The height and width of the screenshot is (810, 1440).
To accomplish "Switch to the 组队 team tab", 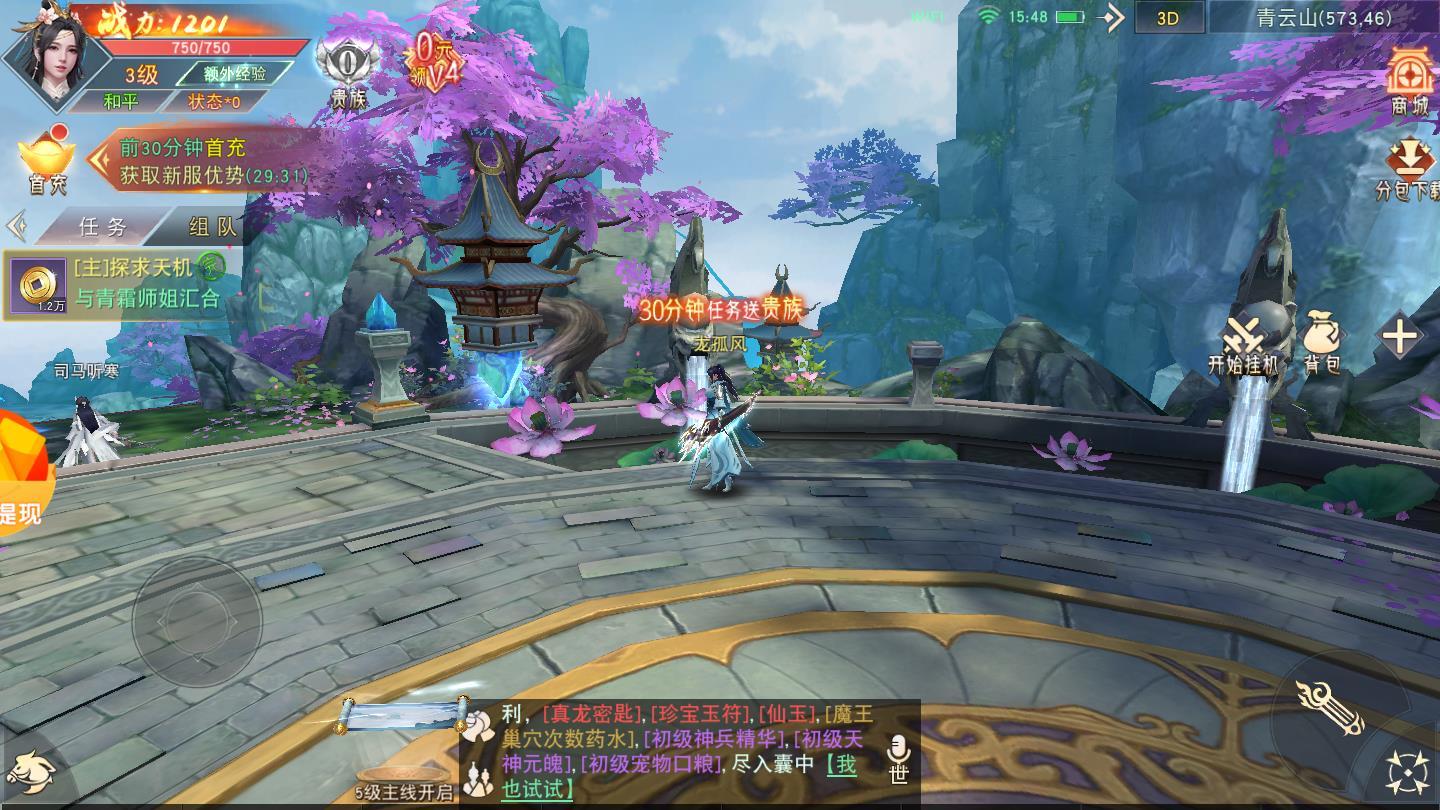I will 212,227.
